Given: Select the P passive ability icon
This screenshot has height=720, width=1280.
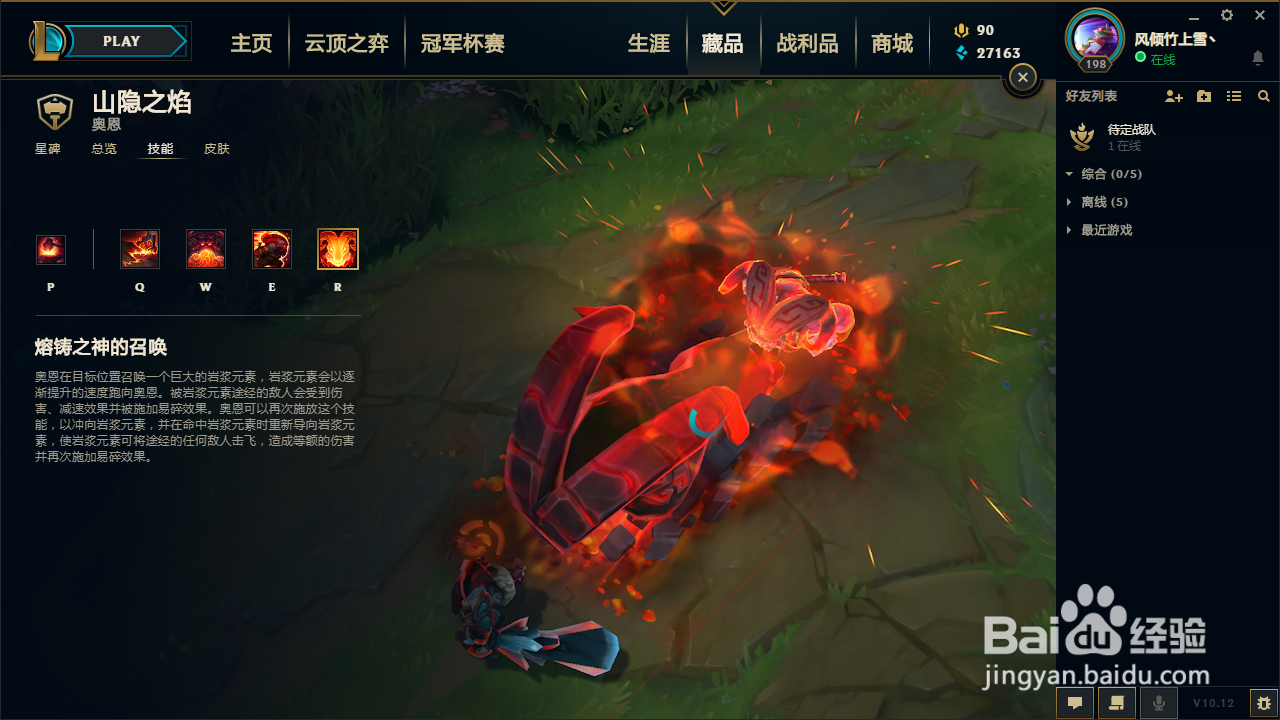Looking at the screenshot, I should coord(51,248).
